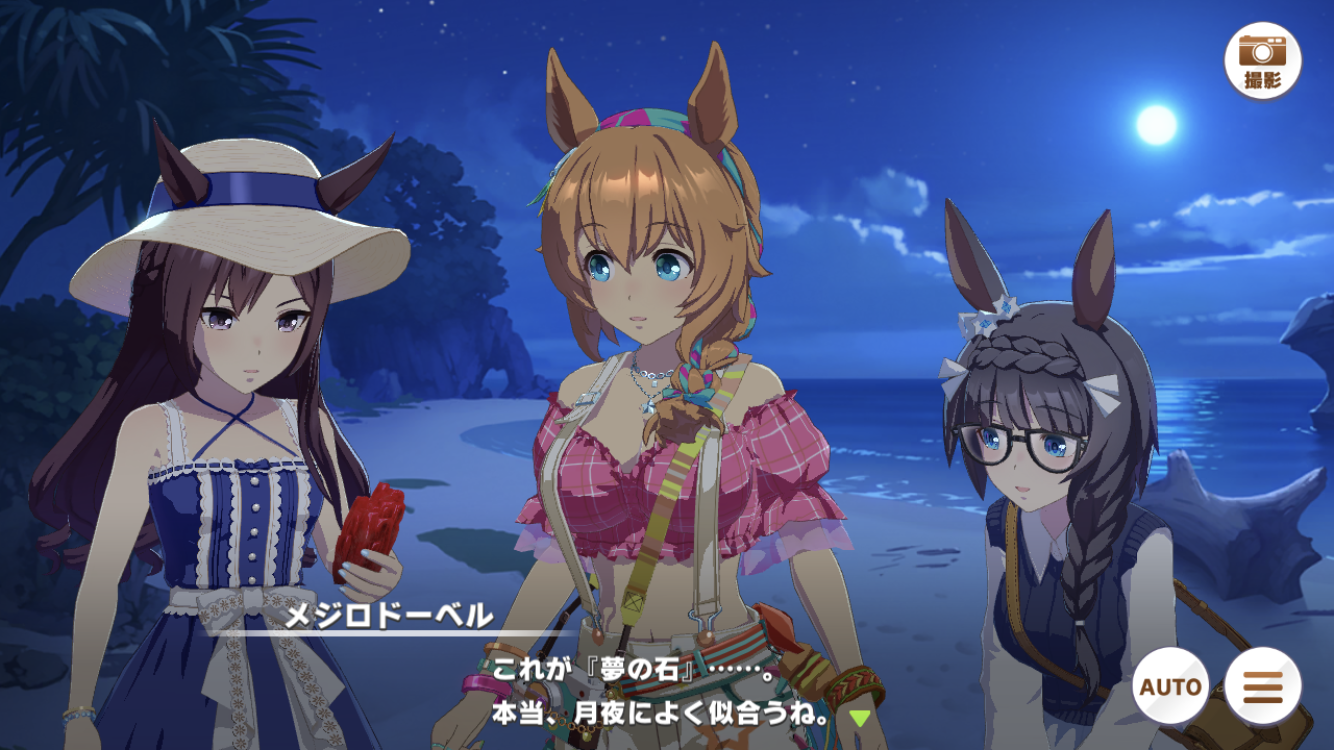Advance dialogue with the green arrow

[859, 717]
